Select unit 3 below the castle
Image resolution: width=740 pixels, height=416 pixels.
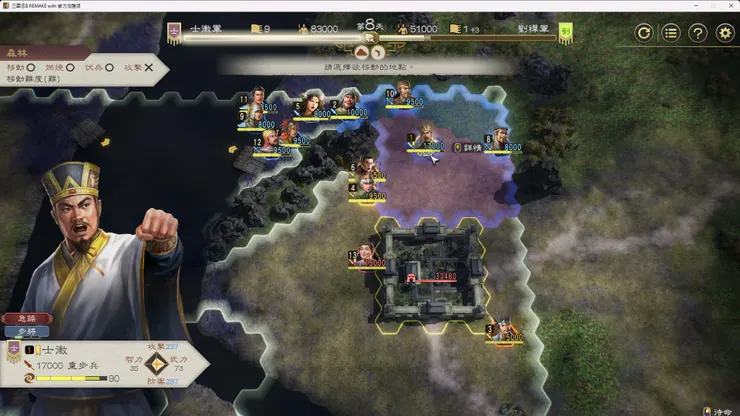tap(503, 327)
